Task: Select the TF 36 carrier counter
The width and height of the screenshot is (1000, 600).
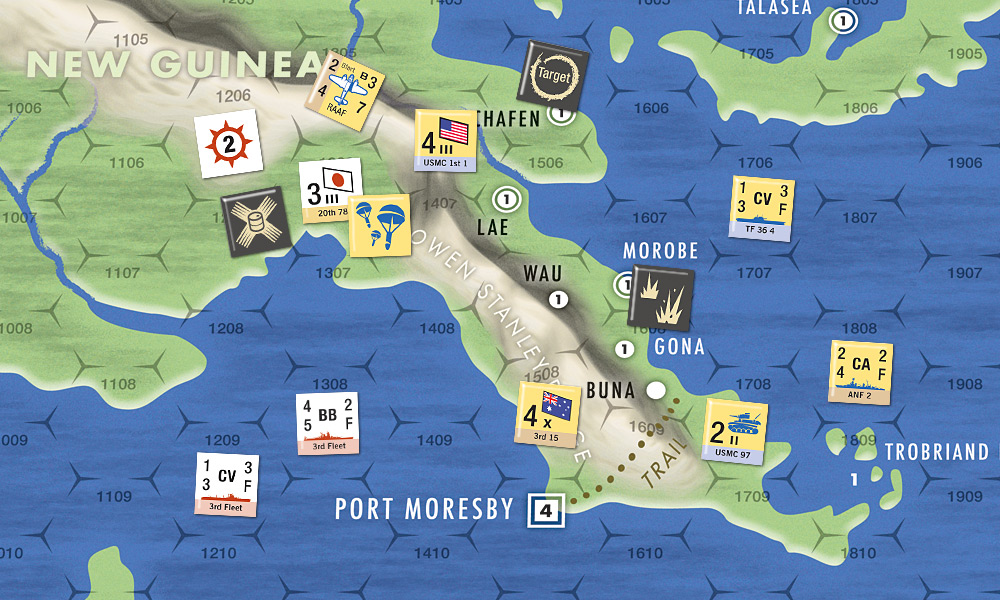Action: tap(762, 208)
